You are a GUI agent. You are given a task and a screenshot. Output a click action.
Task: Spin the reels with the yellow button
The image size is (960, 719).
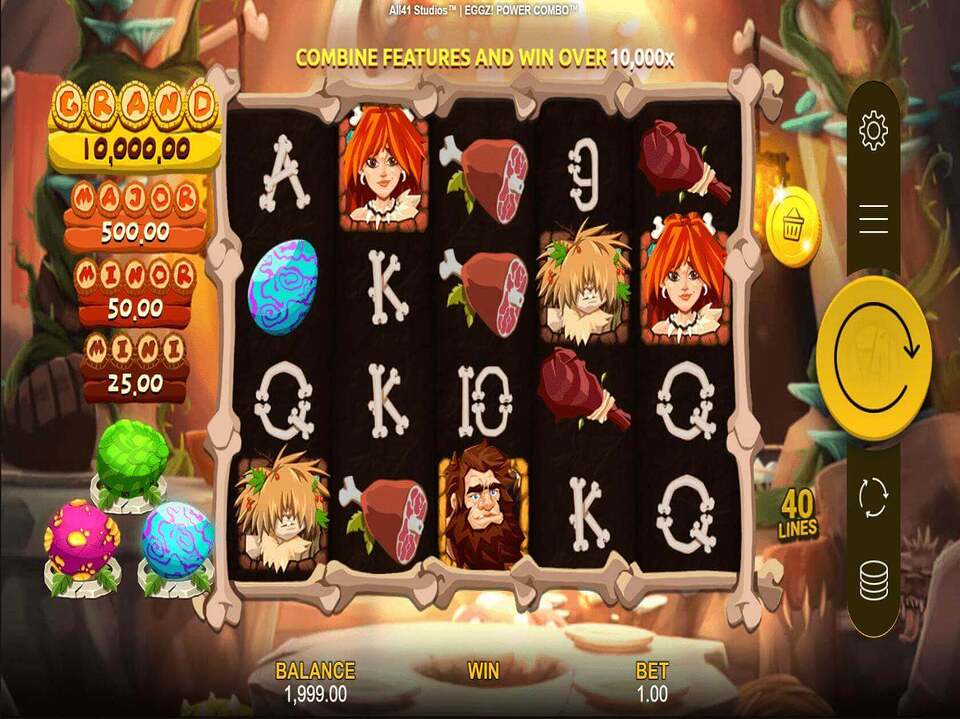coord(873,357)
